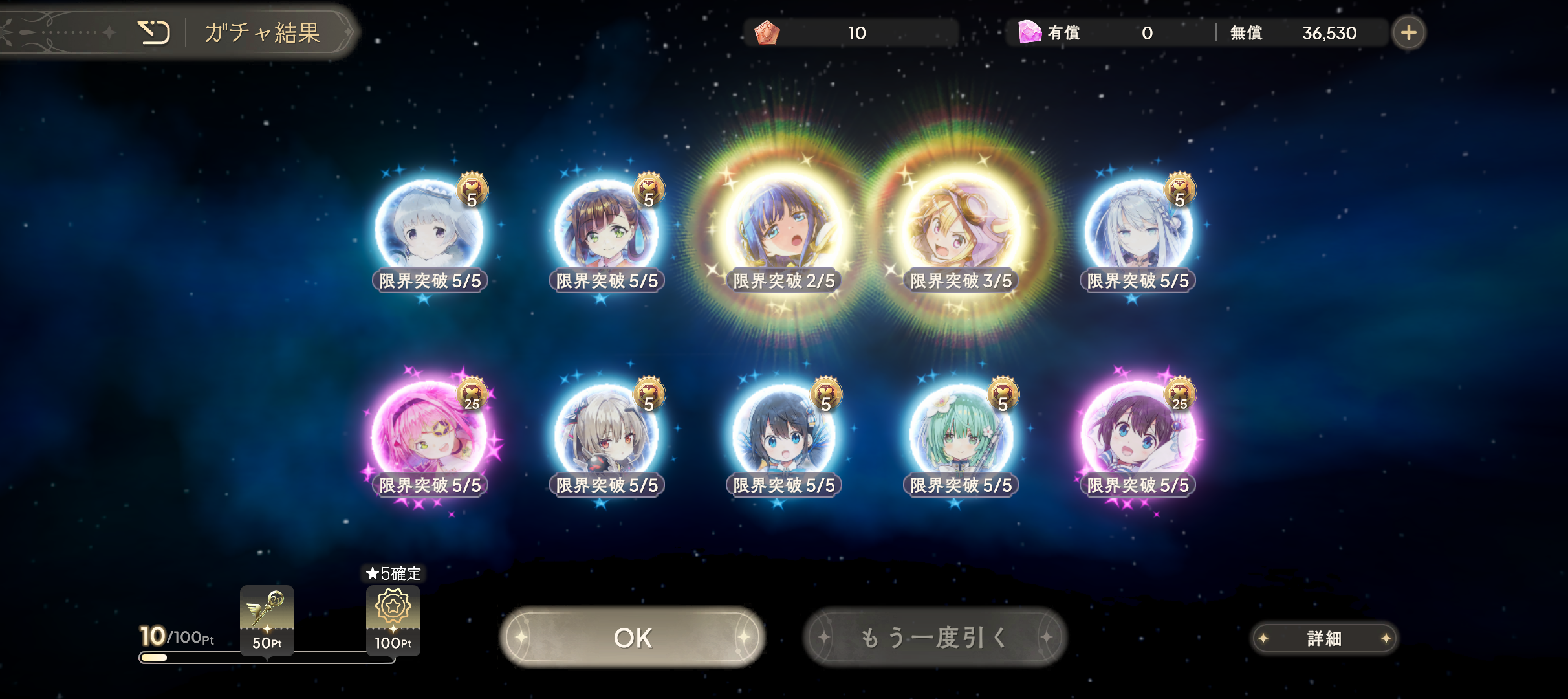
Task: Choose the pink-haired eyepatch character
Action: pyautogui.click(x=429, y=435)
